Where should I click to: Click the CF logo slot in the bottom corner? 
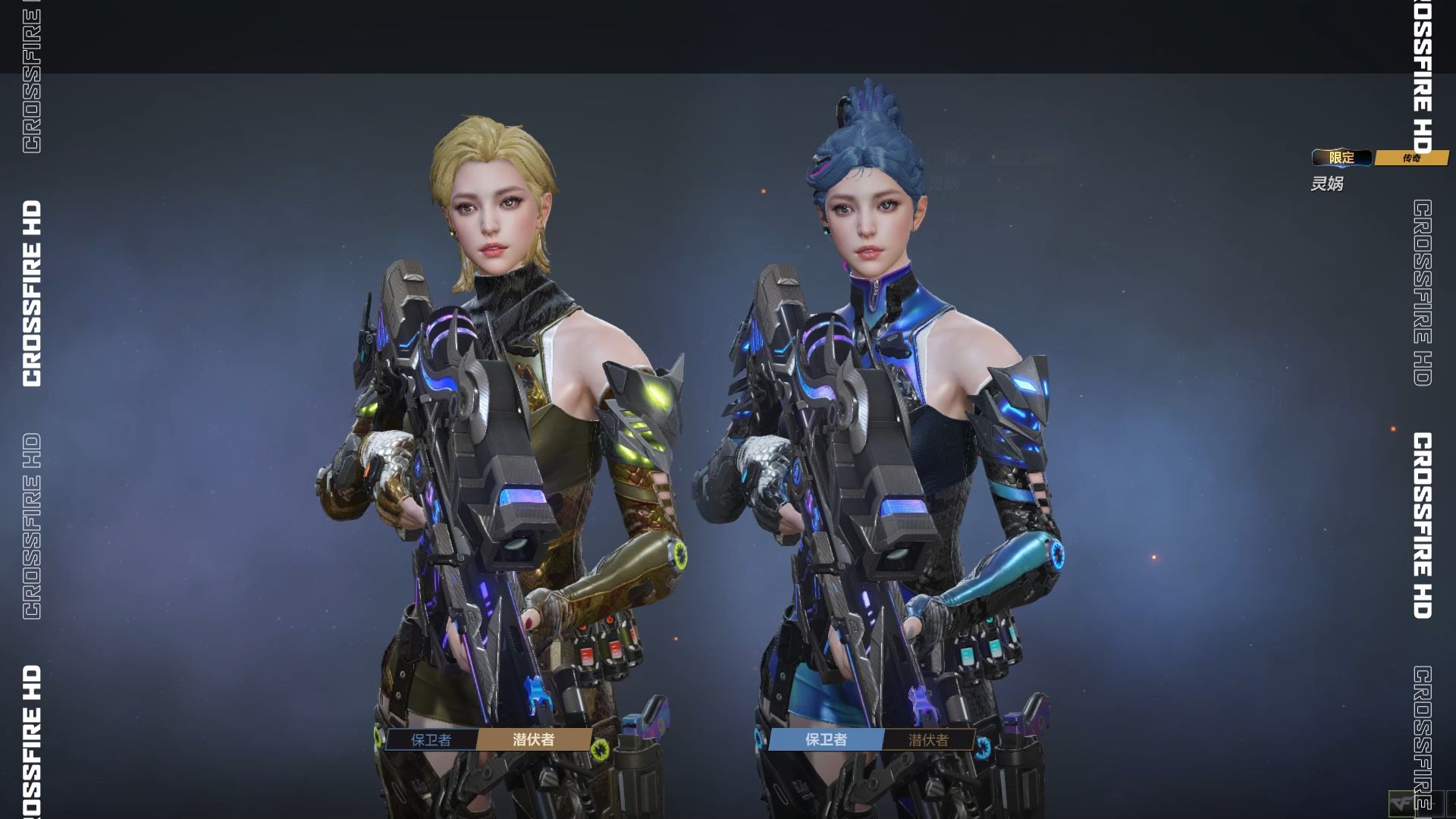(x=1401, y=804)
